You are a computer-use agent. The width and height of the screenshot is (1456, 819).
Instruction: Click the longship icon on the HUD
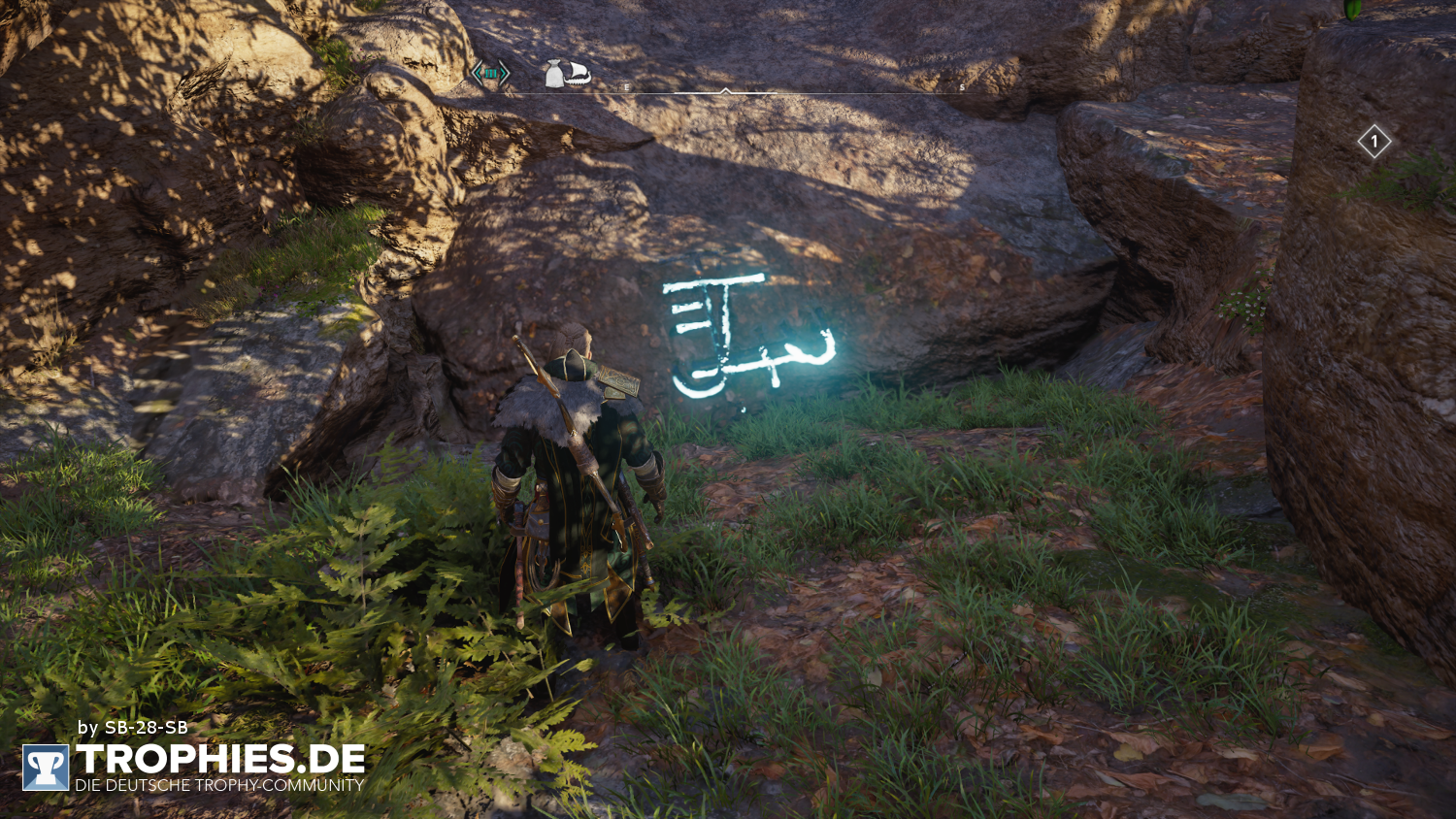(577, 74)
